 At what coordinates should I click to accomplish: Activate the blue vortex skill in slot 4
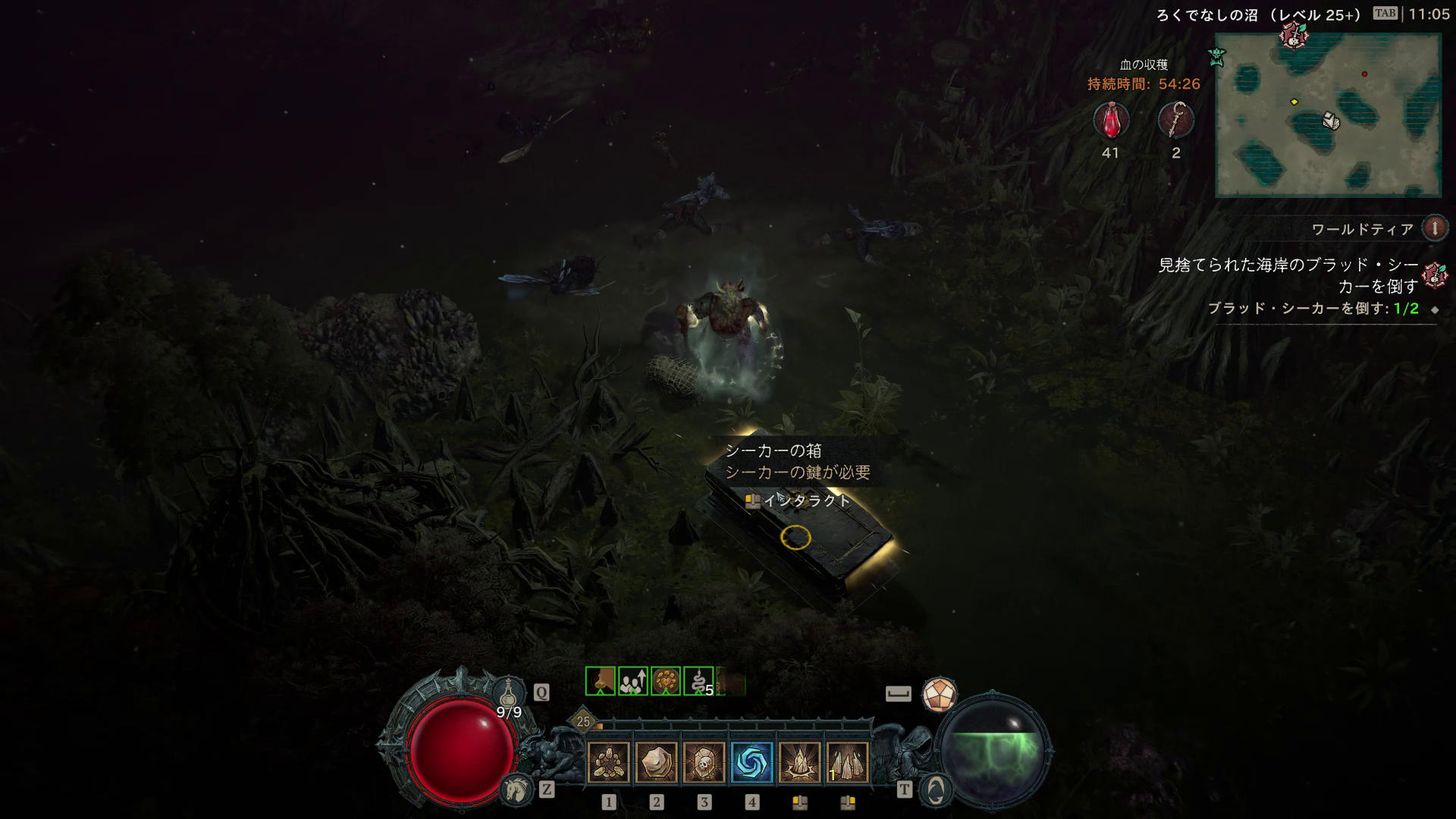(752, 762)
